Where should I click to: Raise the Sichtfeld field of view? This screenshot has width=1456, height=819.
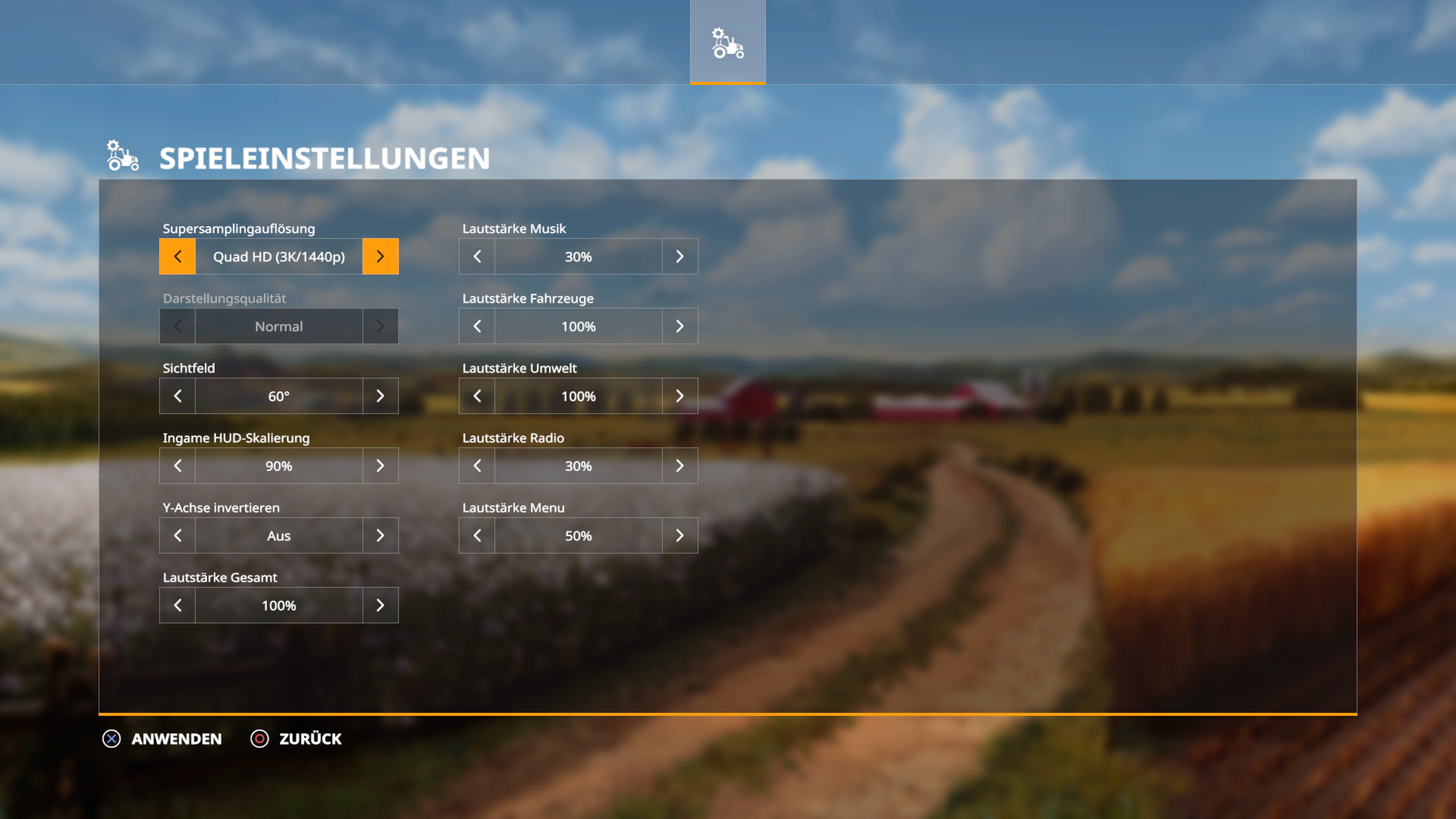point(380,396)
